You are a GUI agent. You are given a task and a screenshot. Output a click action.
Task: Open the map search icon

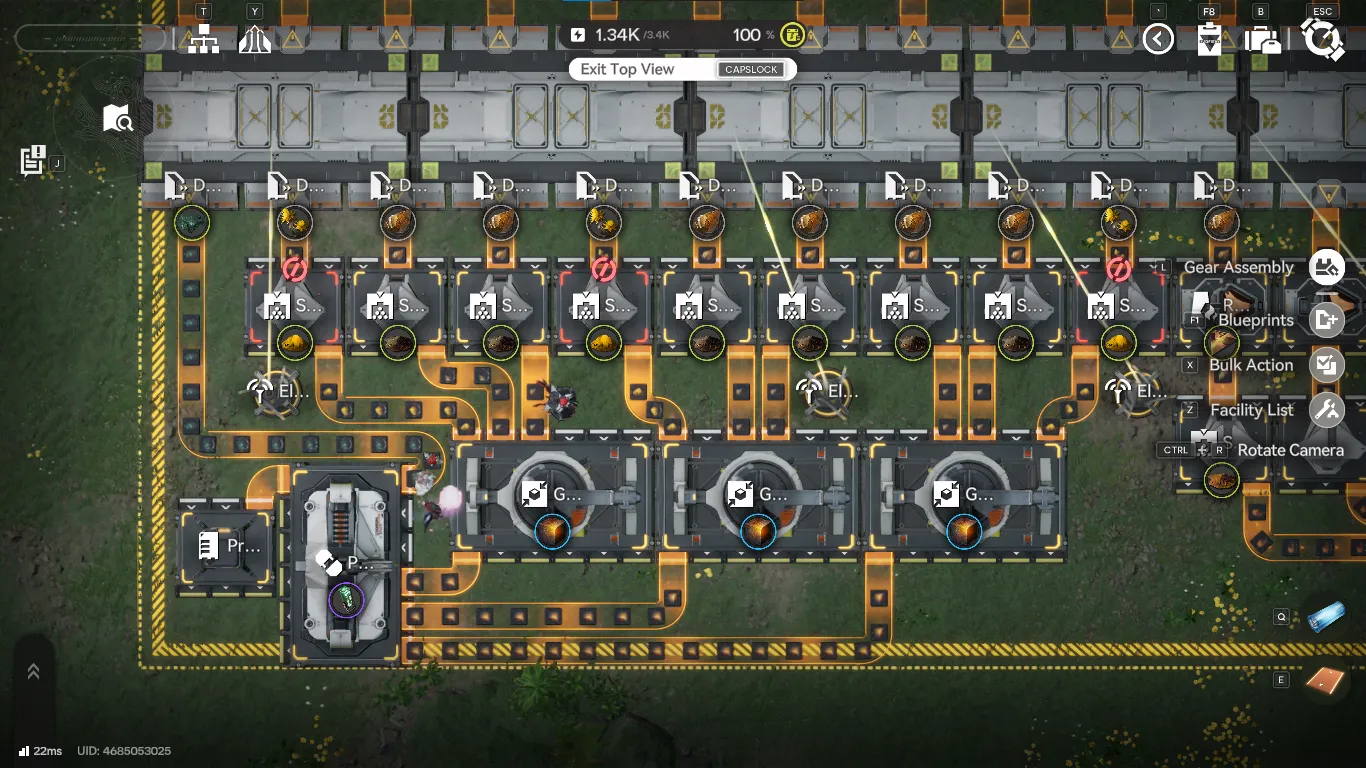pos(118,119)
